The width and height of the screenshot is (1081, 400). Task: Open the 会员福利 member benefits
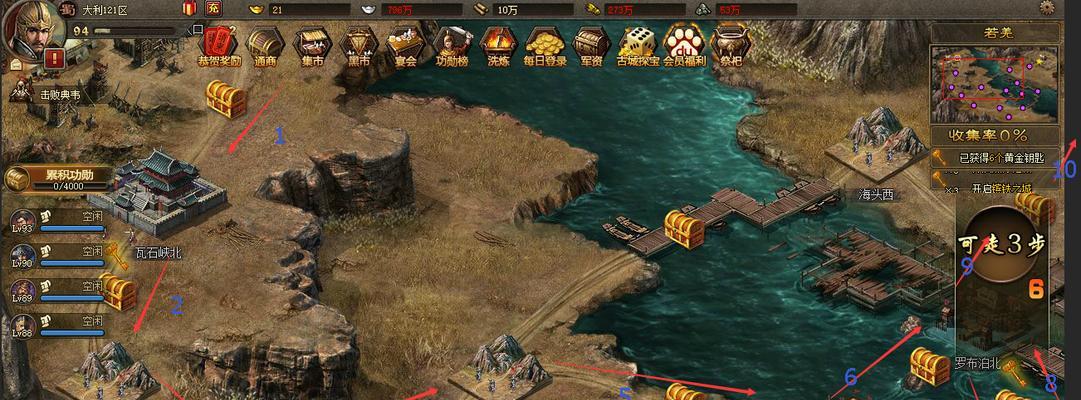[686, 43]
